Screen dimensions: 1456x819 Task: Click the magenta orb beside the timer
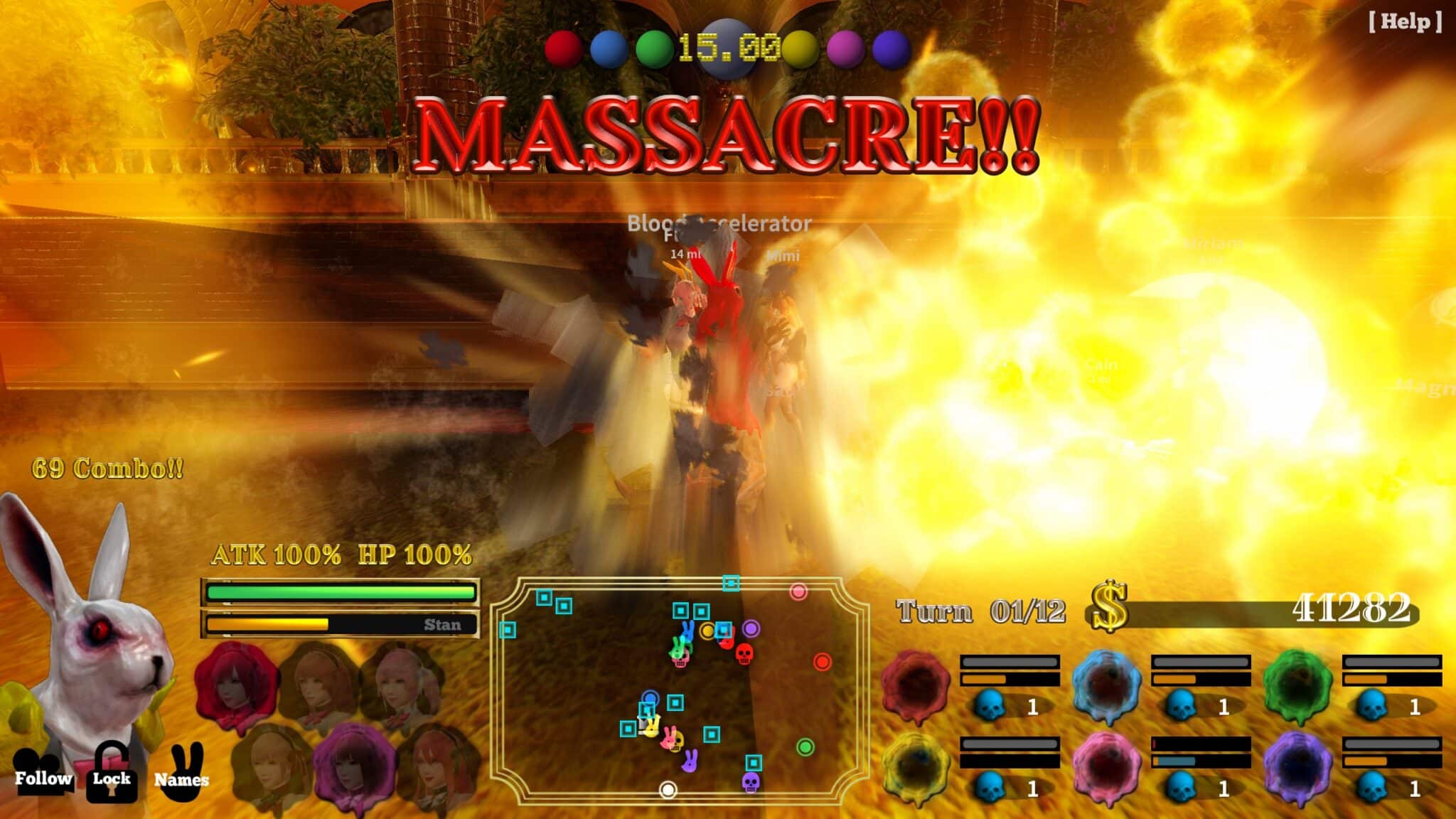845,48
